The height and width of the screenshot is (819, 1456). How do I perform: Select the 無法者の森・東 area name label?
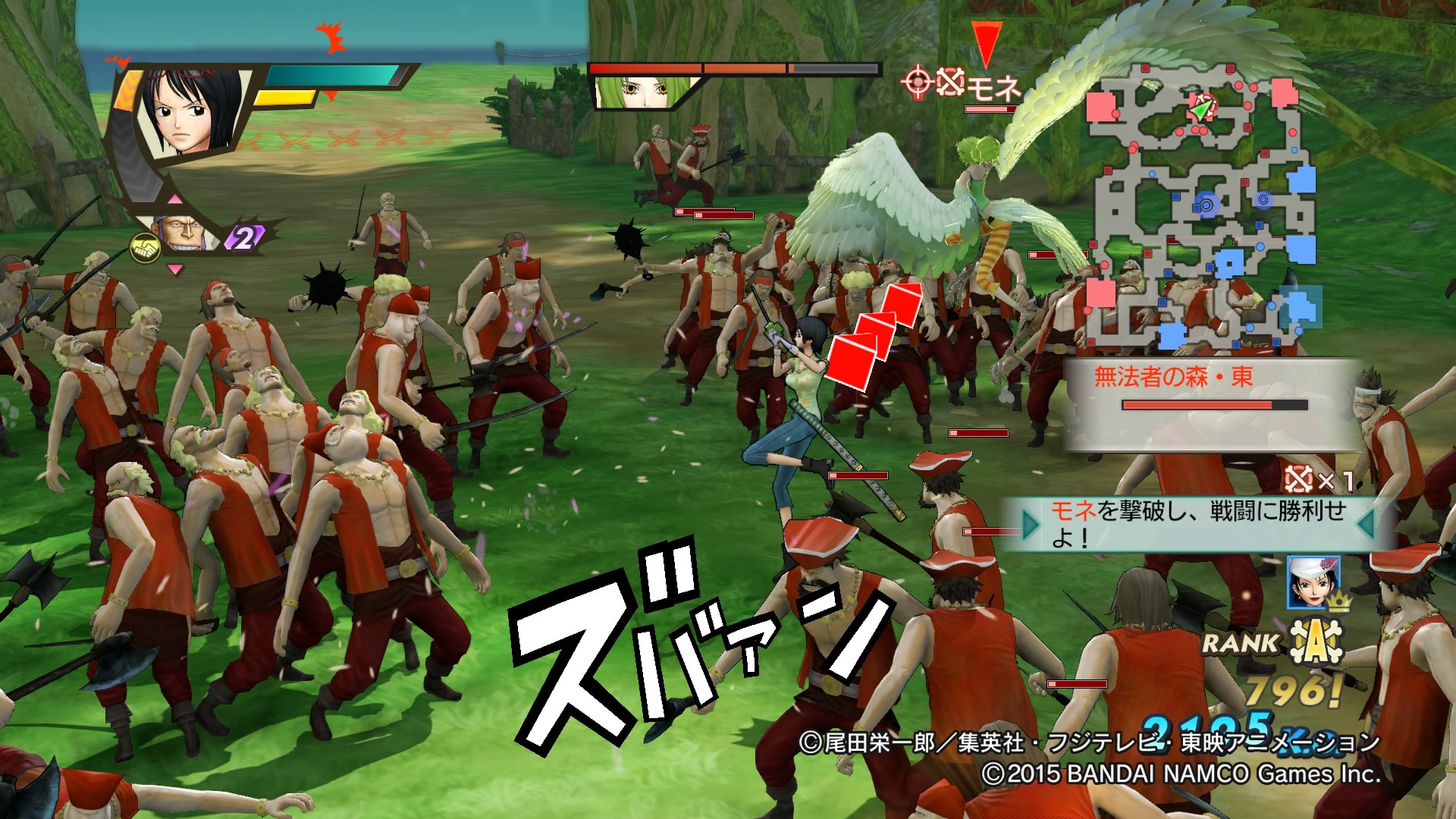click(x=1173, y=374)
